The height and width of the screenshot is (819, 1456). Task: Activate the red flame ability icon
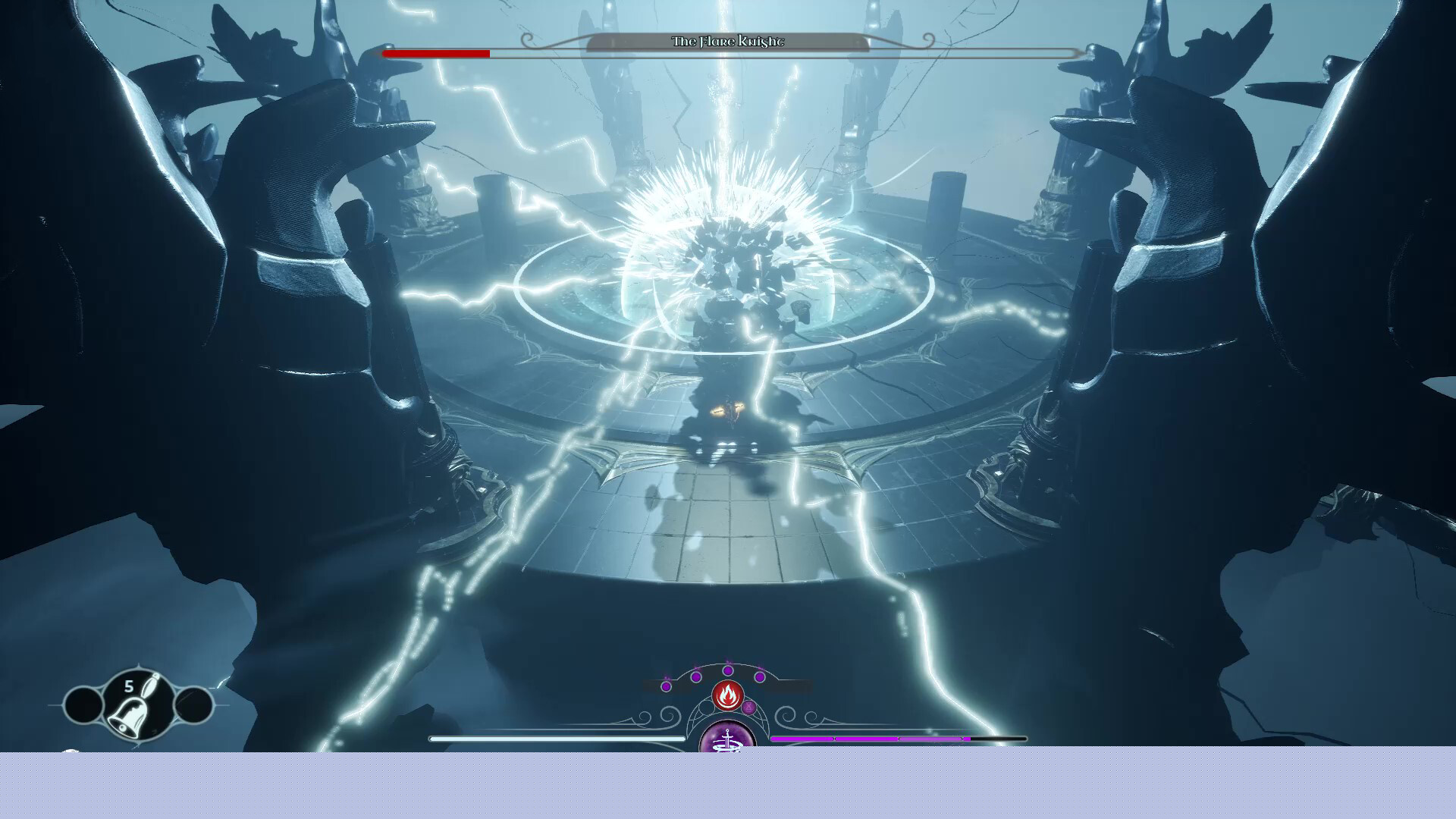727,694
